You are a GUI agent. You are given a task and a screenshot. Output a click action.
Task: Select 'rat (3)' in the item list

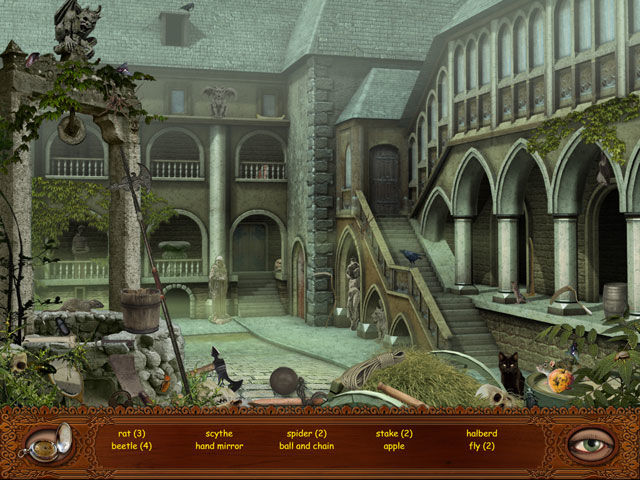click(132, 433)
